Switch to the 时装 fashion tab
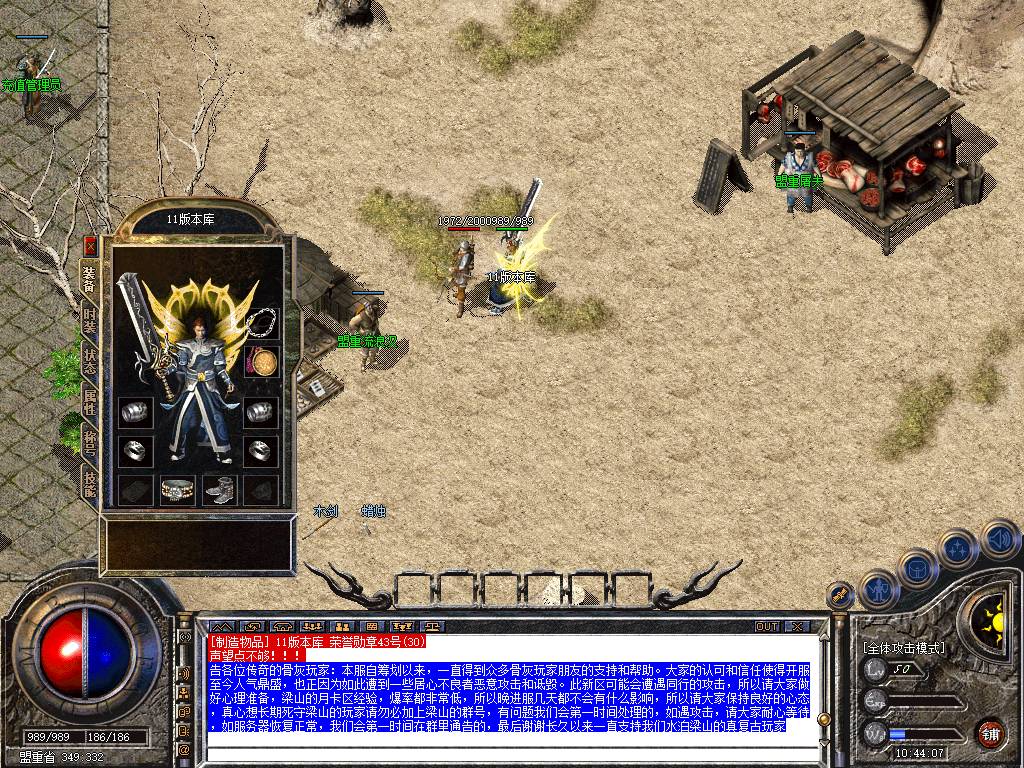Screen dimensions: 1024x768 [x=90, y=322]
